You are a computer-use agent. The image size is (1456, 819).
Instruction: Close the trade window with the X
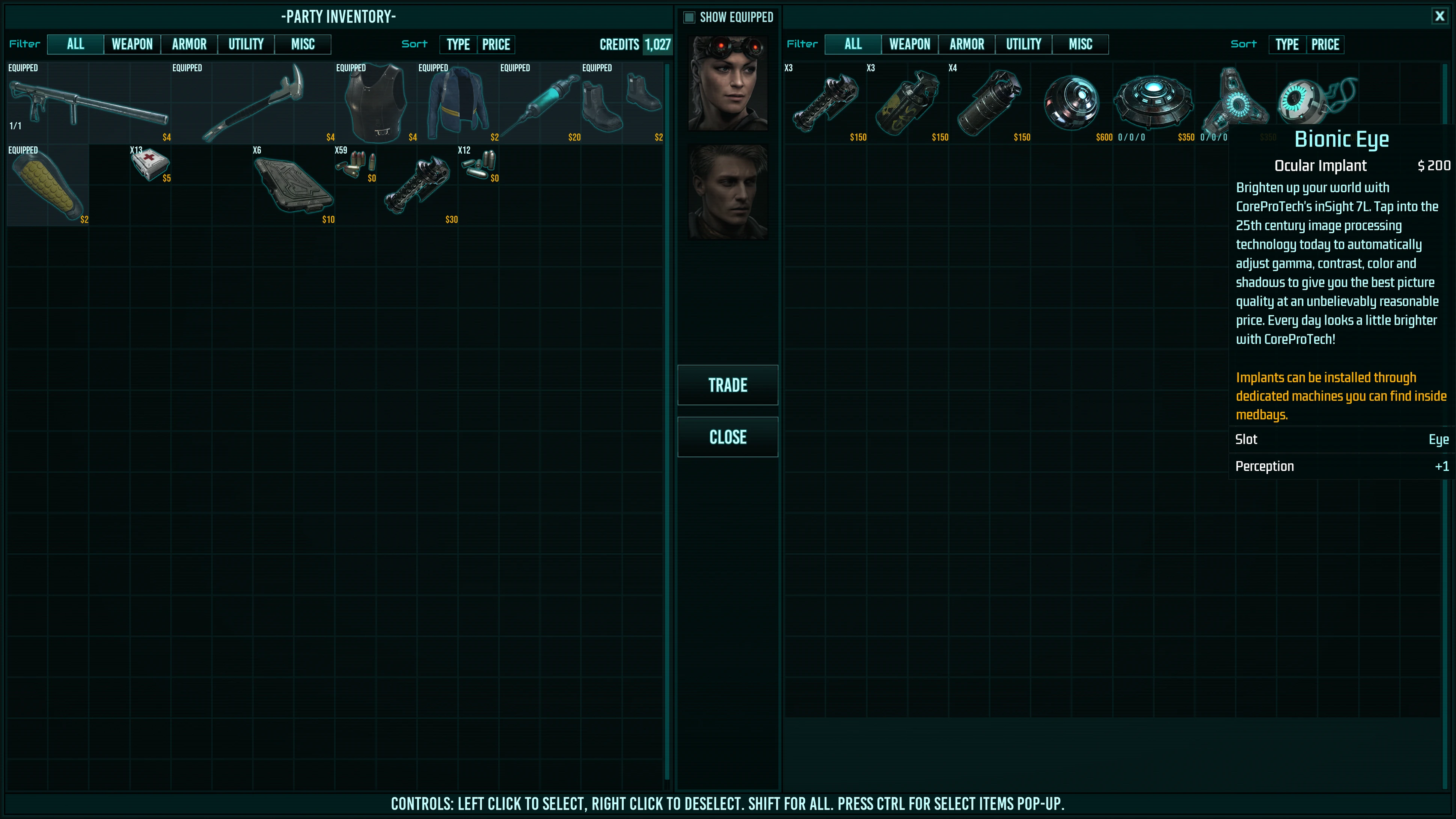1439,17
